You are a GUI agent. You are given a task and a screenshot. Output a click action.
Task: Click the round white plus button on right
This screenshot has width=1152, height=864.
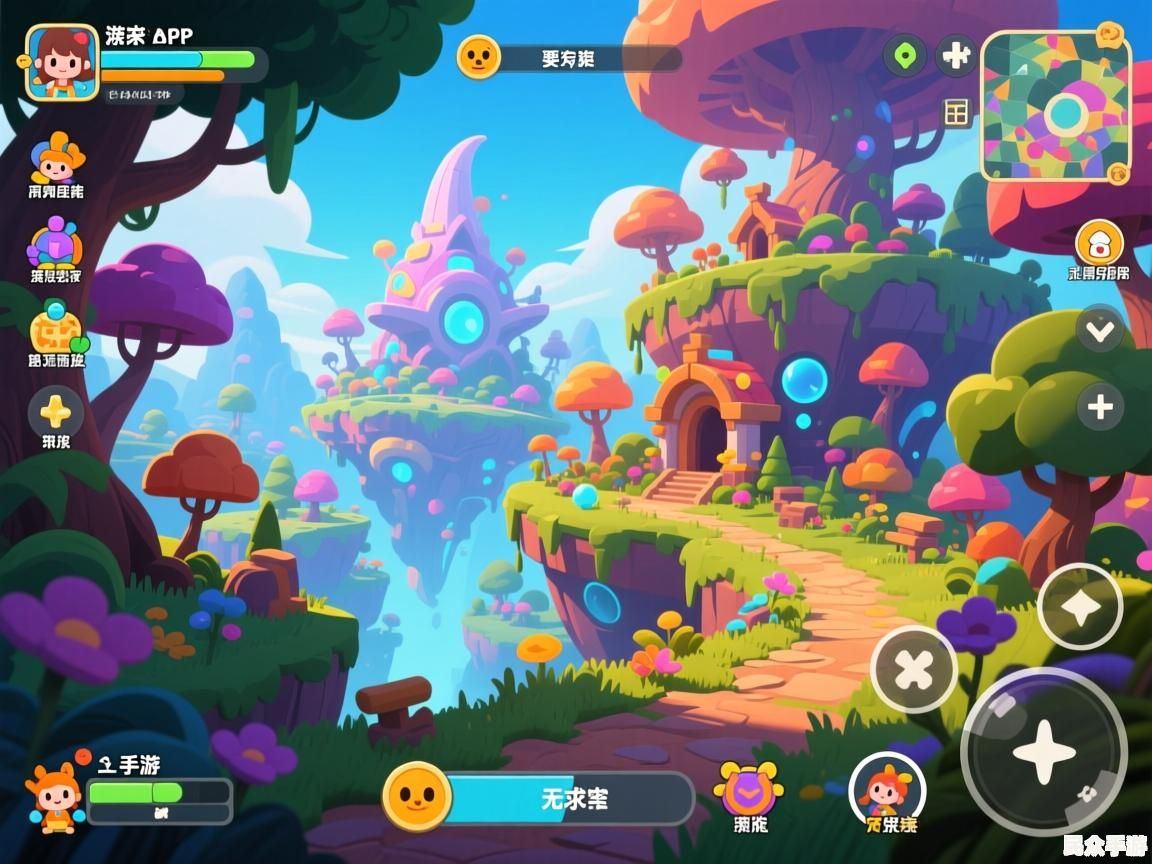(x=1100, y=407)
